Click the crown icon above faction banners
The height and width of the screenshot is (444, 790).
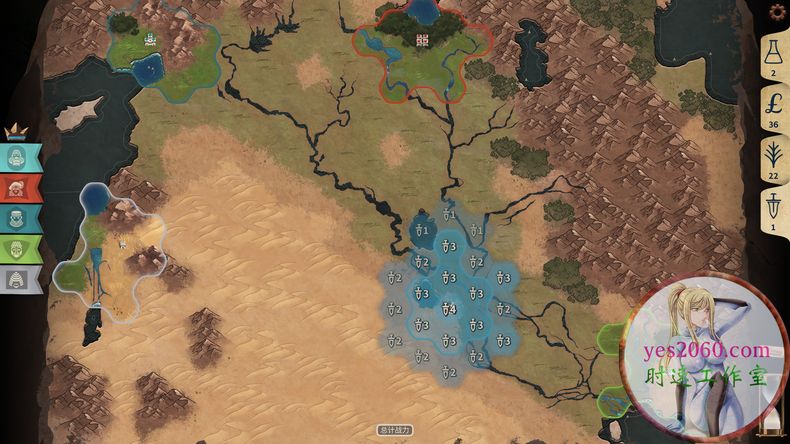click(16, 130)
